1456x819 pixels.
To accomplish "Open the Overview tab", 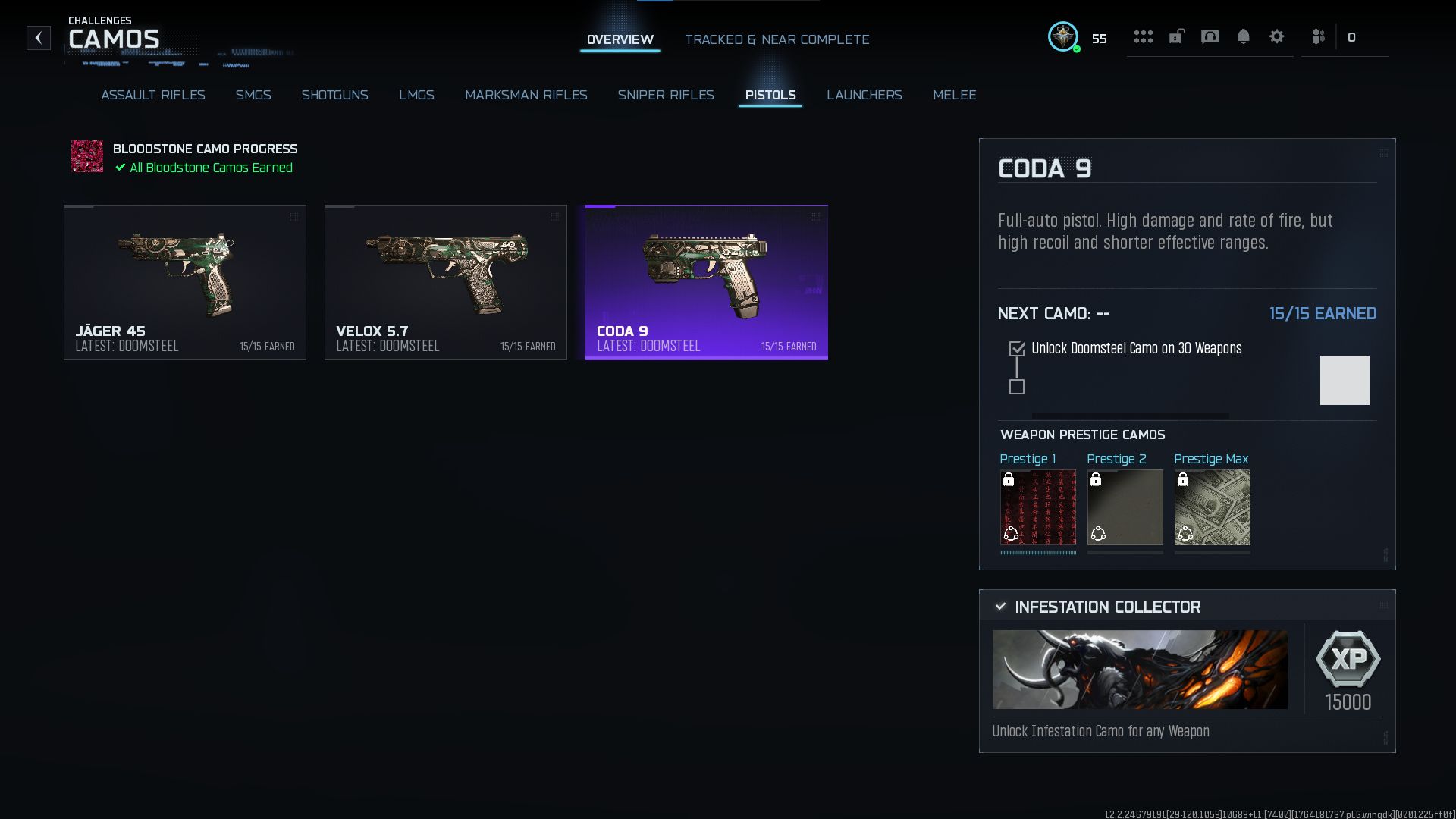I will (x=620, y=39).
